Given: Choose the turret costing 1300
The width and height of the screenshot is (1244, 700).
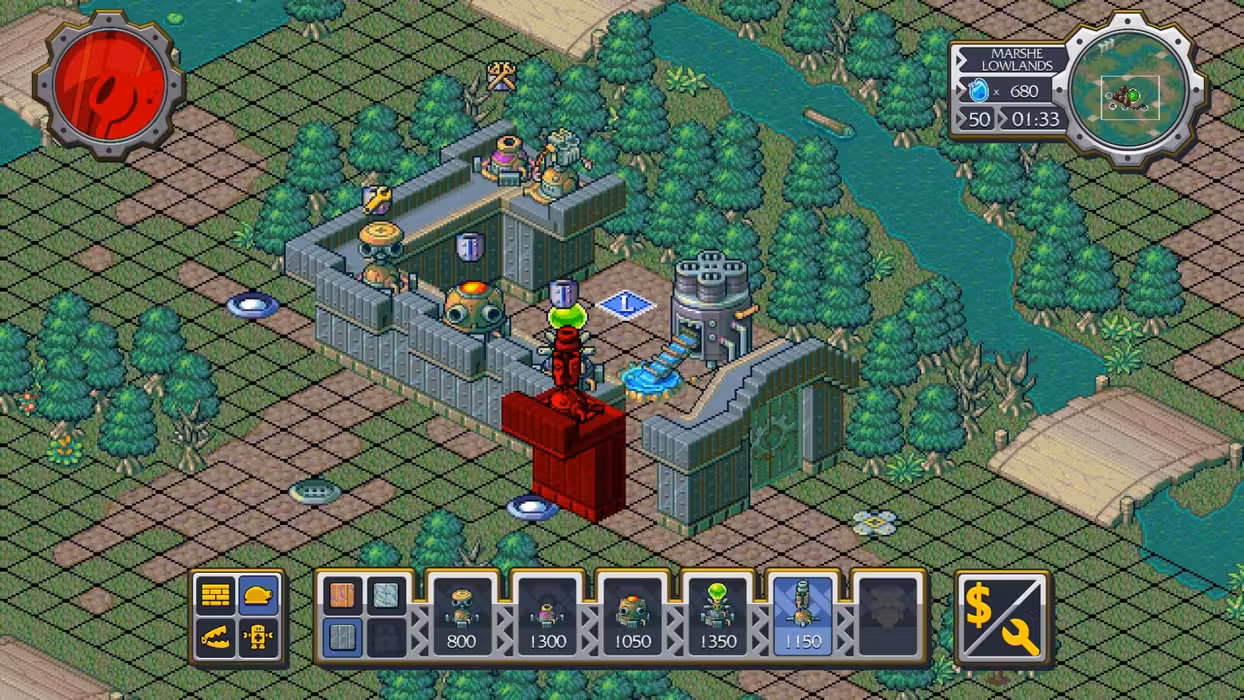Looking at the screenshot, I should pos(546,616).
